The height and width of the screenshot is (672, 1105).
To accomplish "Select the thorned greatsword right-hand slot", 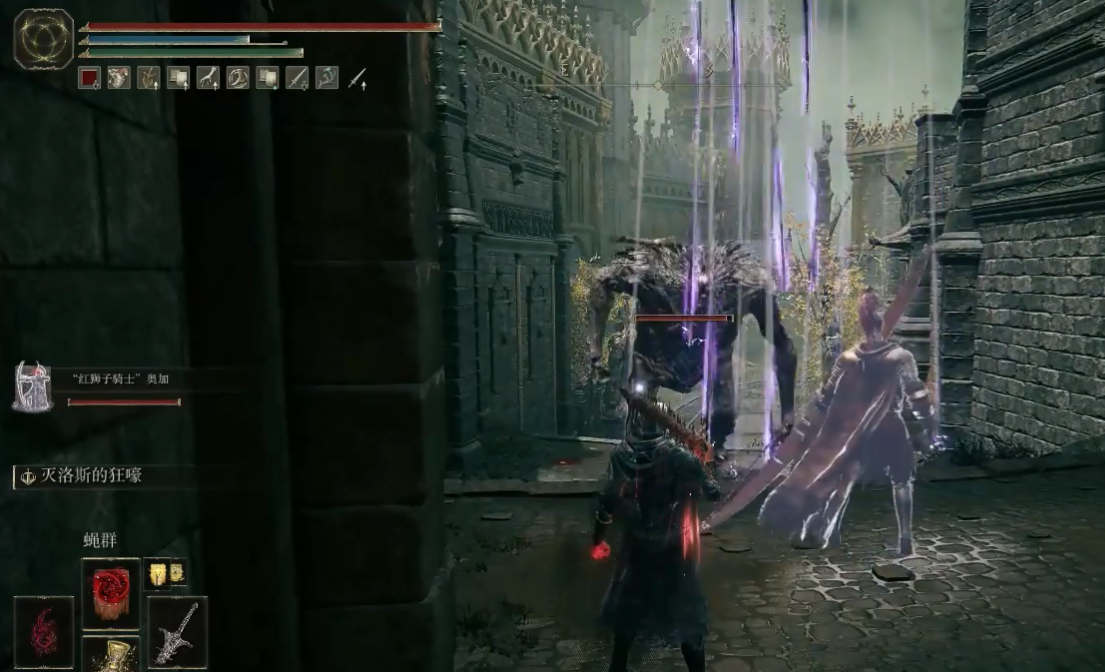I will point(177,632).
